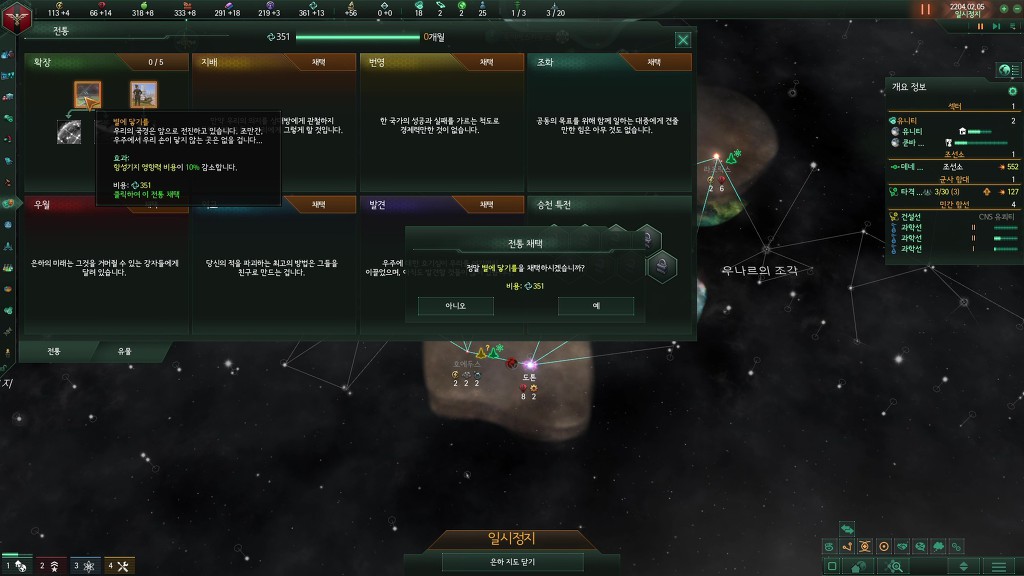Close the traditions window
Screen dimensions: 1024x576
coord(683,40)
